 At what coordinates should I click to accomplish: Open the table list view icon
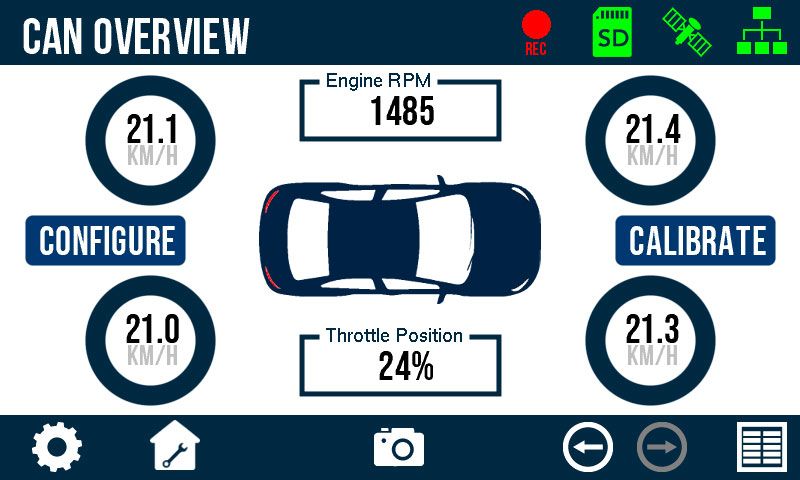click(x=762, y=447)
